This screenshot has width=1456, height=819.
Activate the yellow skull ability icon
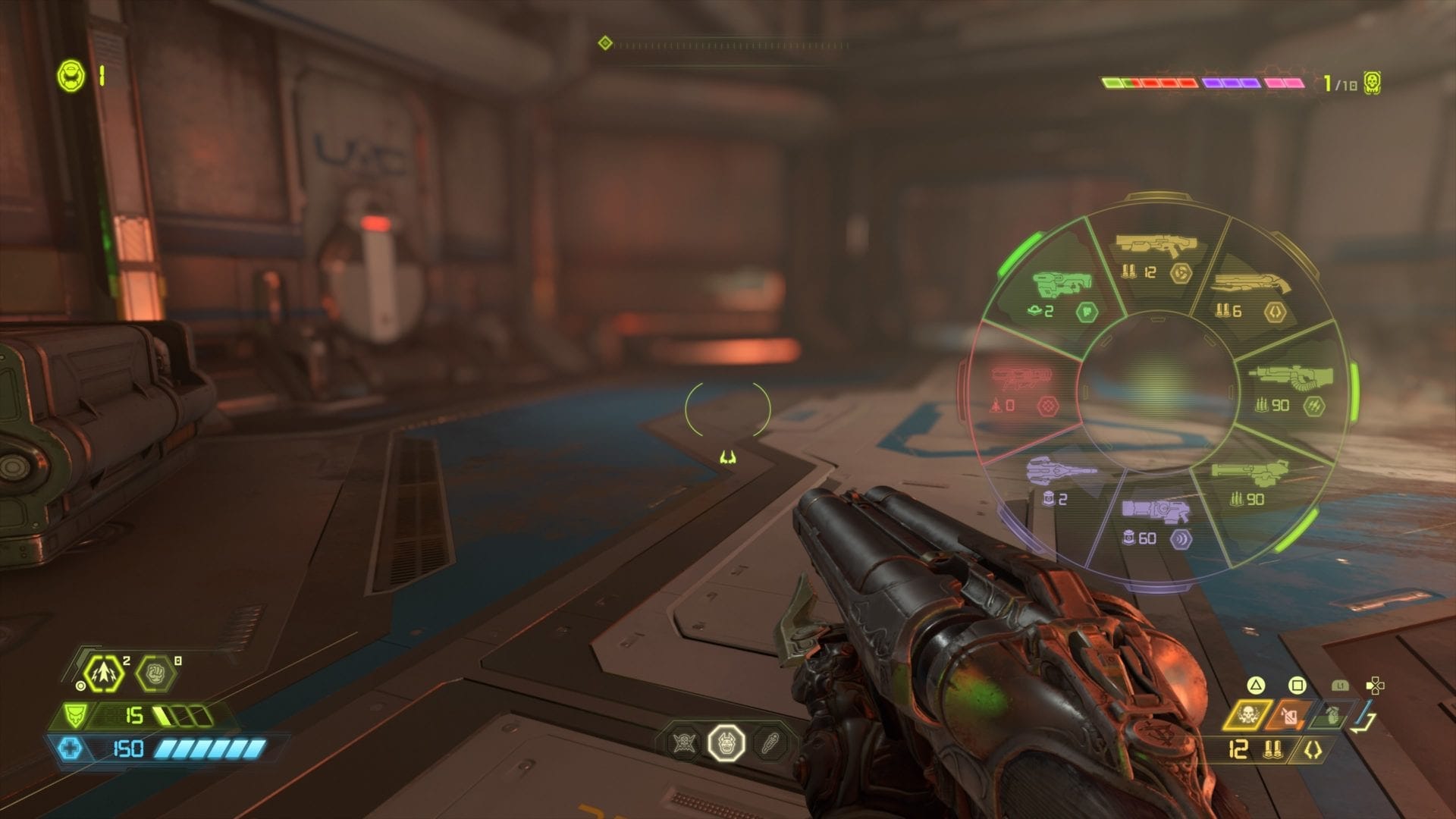pyautogui.click(x=1247, y=714)
